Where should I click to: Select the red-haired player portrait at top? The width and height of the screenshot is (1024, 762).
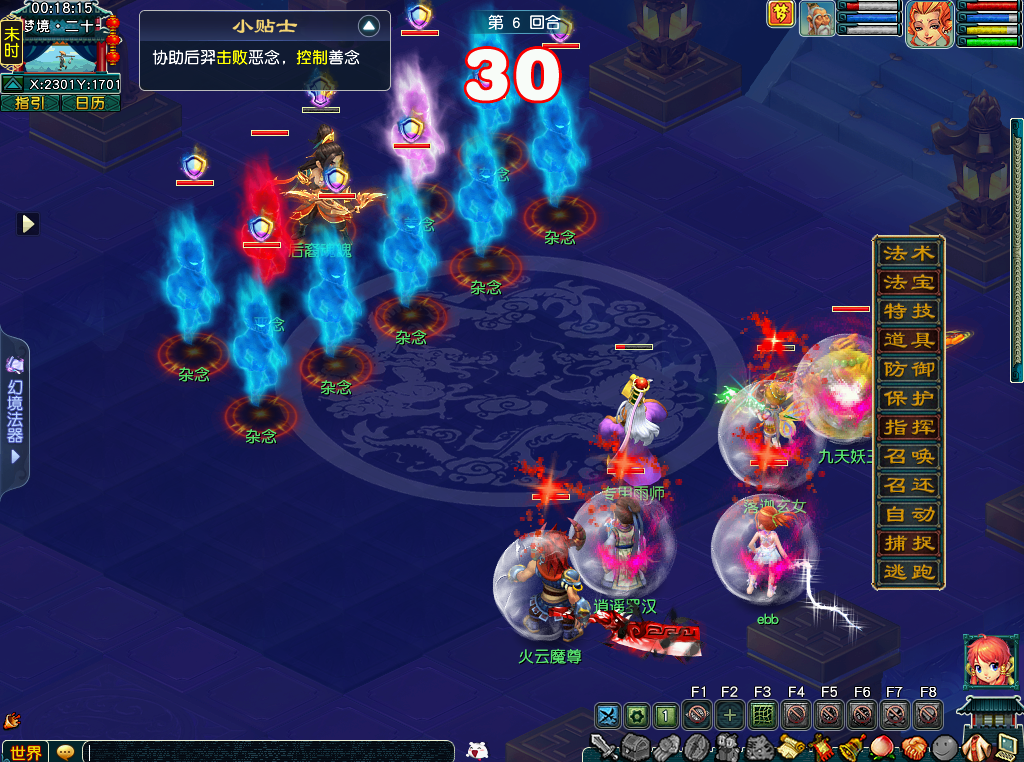928,23
